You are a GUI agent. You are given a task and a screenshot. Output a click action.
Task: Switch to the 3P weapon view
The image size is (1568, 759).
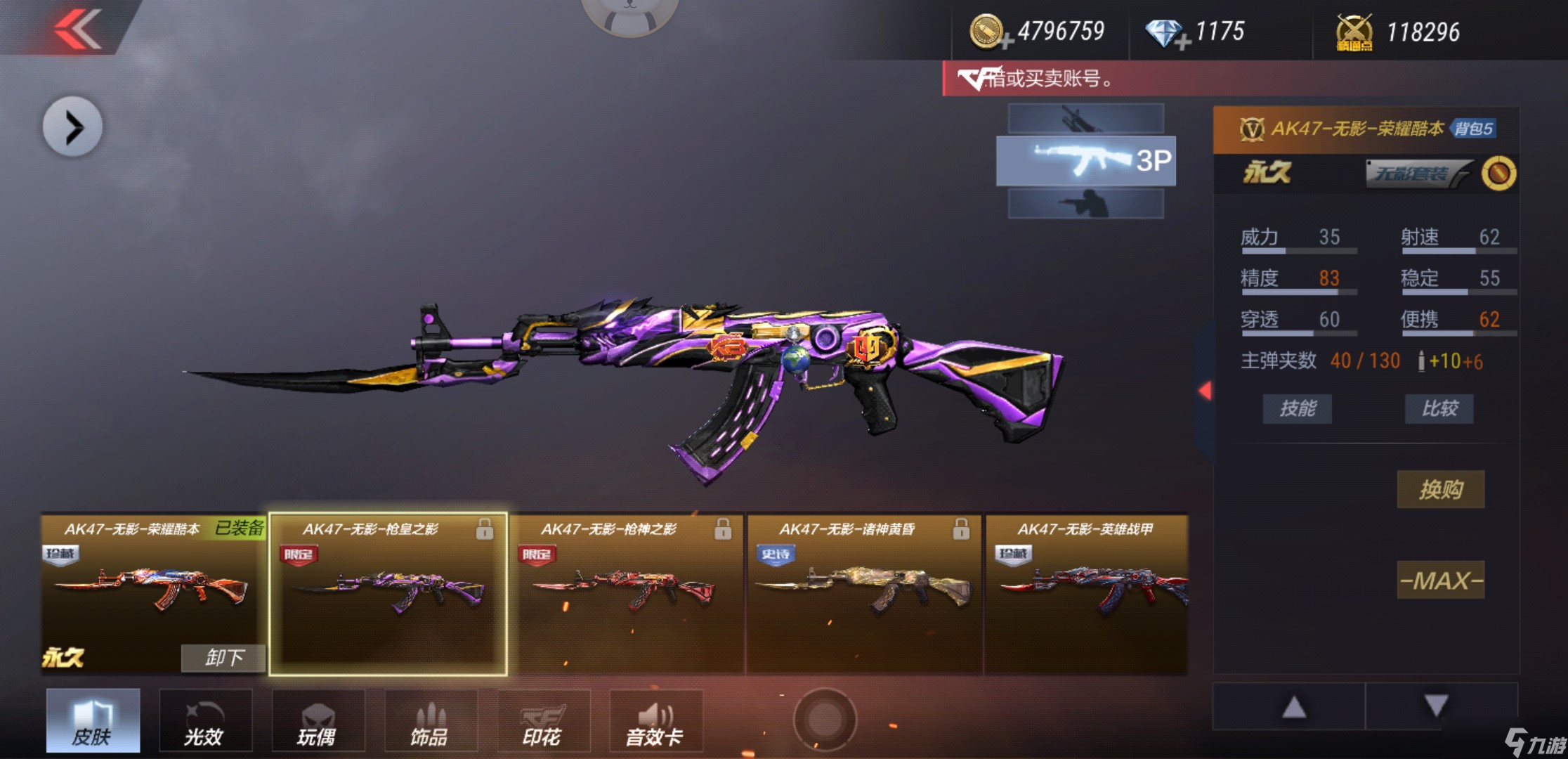(x=1085, y=161)
